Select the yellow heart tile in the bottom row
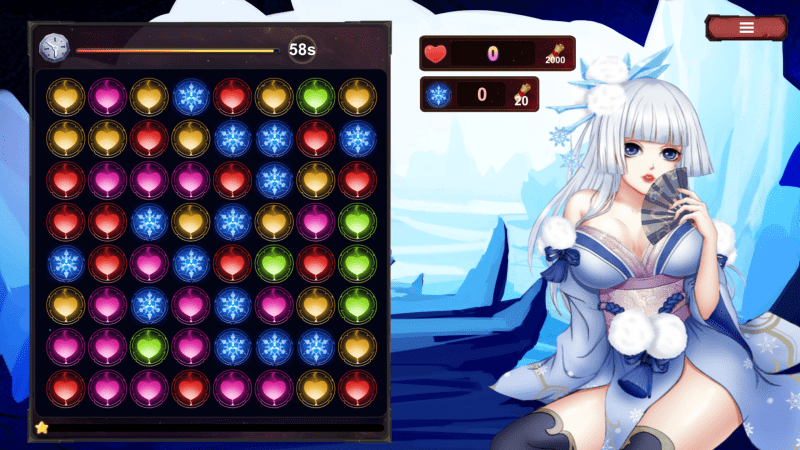800x450 pixels. (x=315, y=388)
